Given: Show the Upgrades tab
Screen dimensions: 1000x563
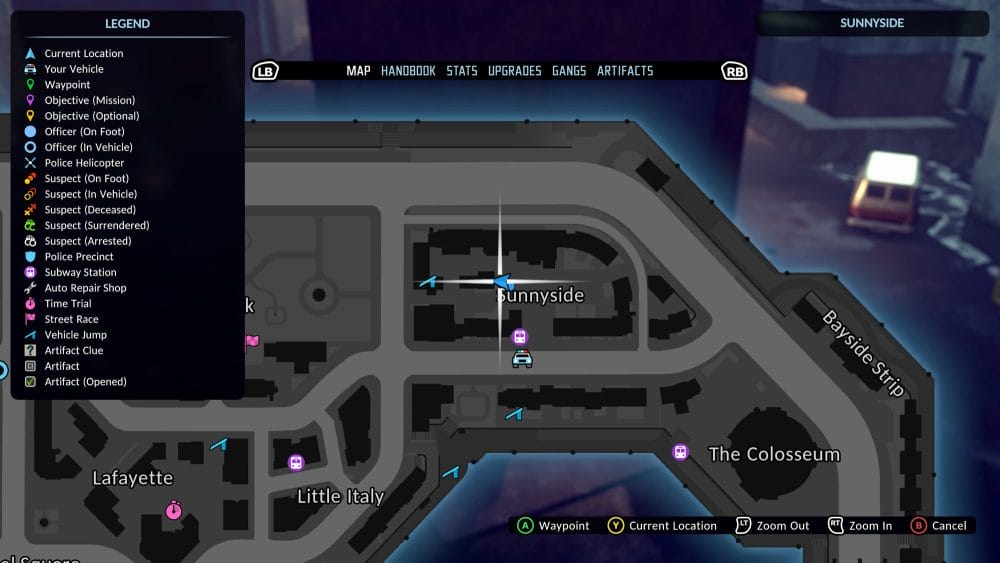Looking at the screenshot, I should (x=514, y=71).
